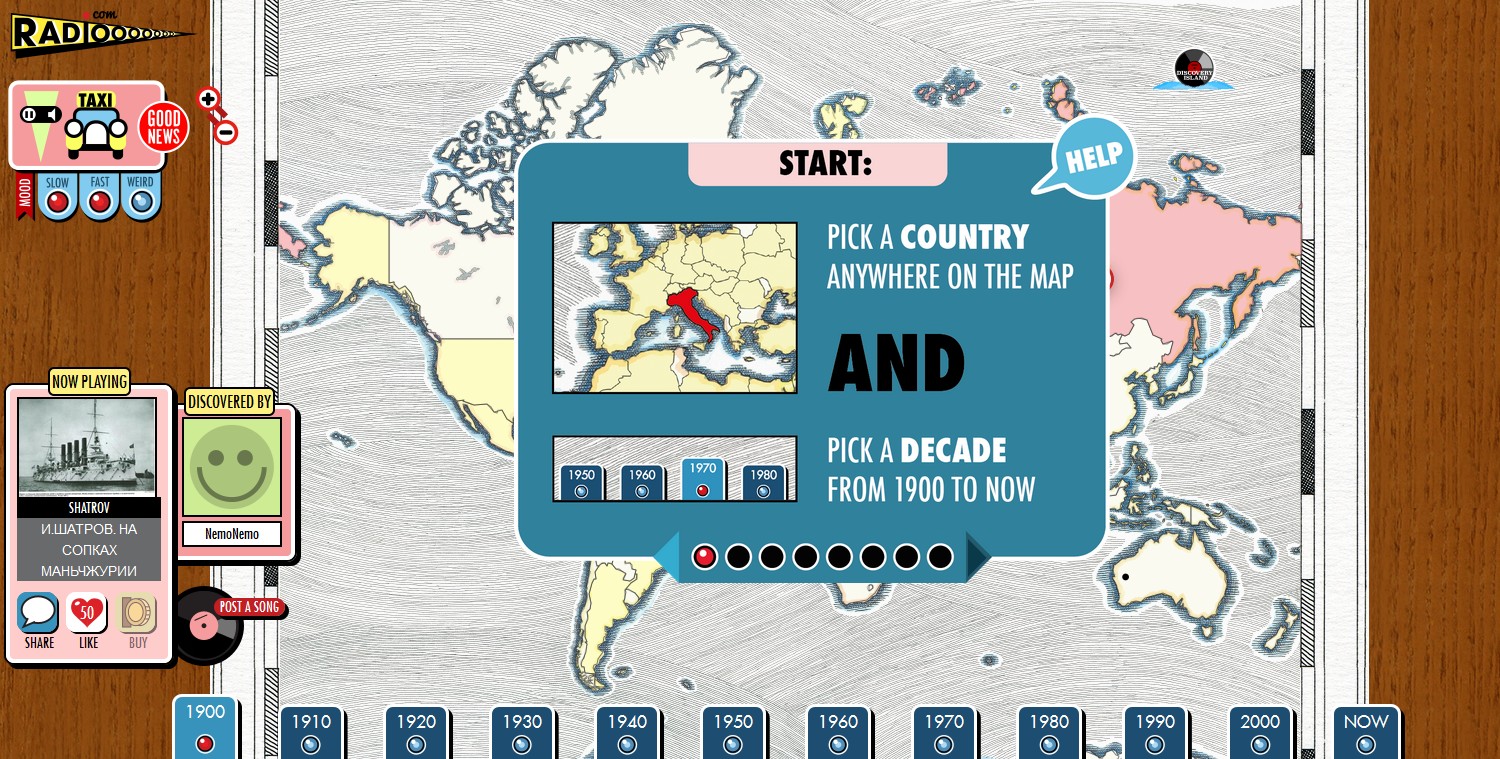Viewport: 1500px width, 759px height.
Task: Visit Discovery Island record icon
Action: point(1193,69)
